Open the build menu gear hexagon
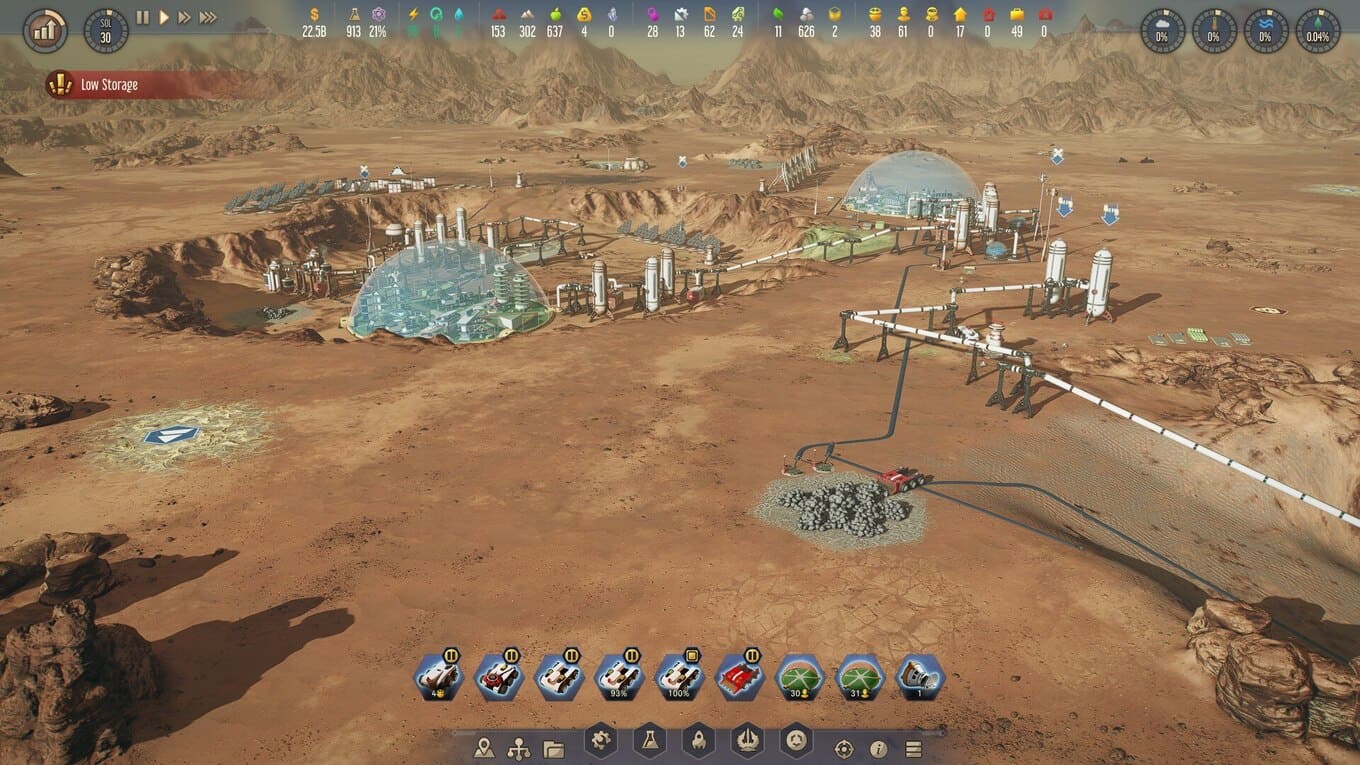The height and width of the screenshot is (765, 1360). (x=600, y=741)
